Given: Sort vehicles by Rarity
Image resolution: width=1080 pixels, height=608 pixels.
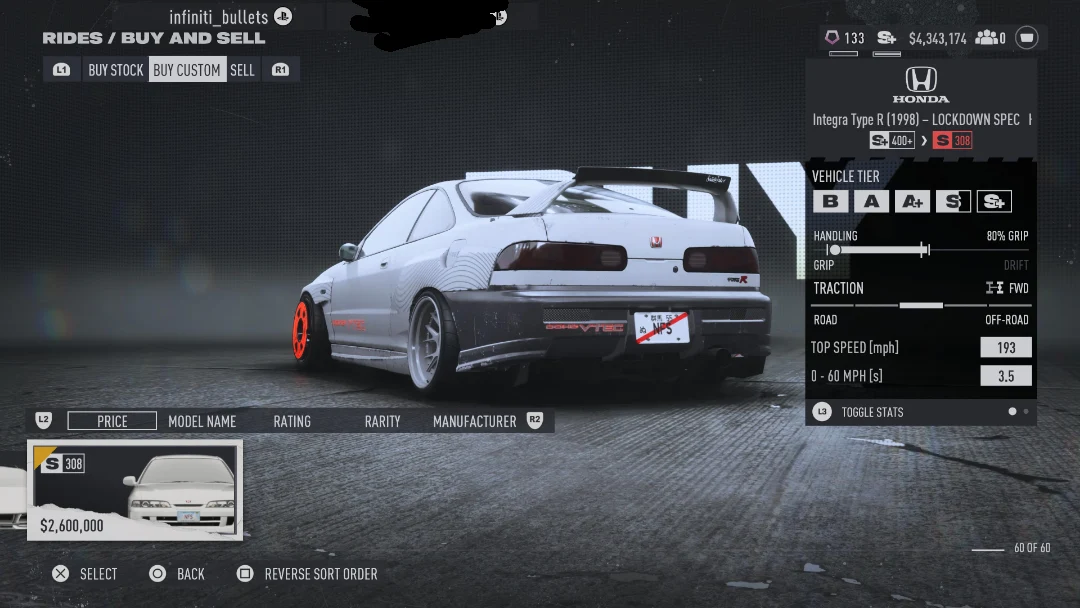Looking at the screenshot, I should tap(382, 421).
